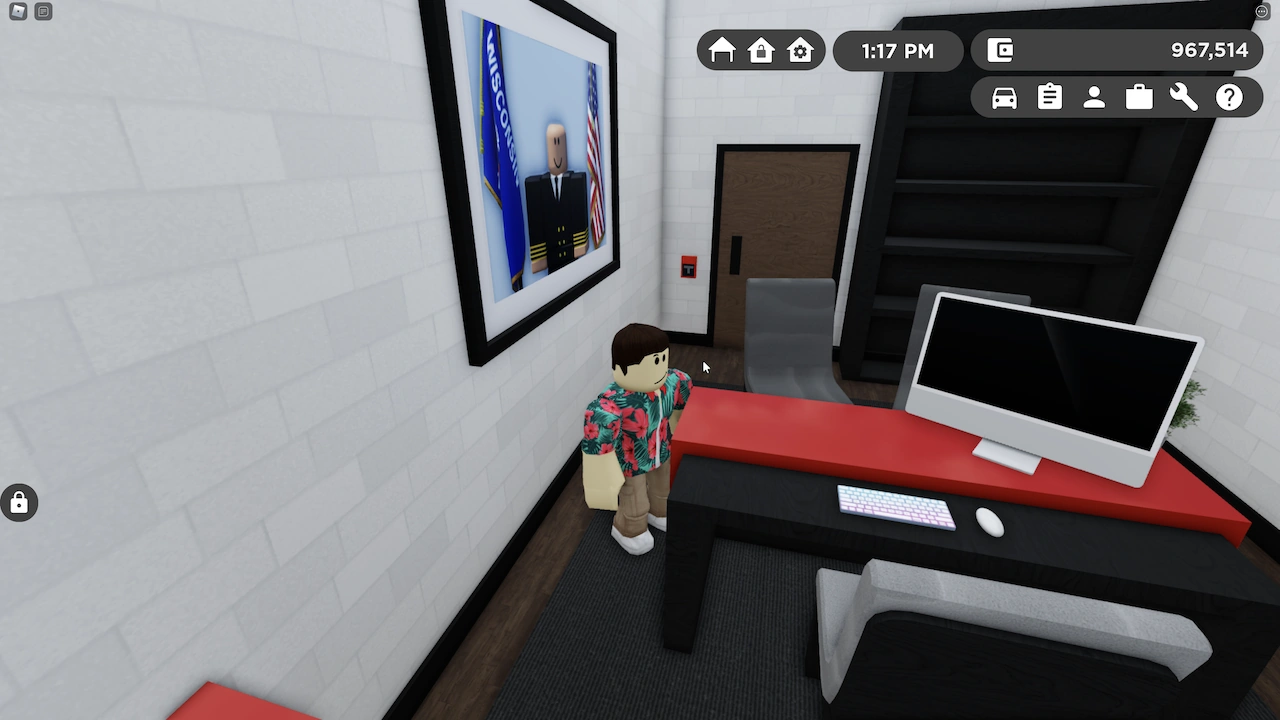The height and width of the screenshot is (720, 1280).
Task: Open the wrench tools menu
Action: point(1183,97)
